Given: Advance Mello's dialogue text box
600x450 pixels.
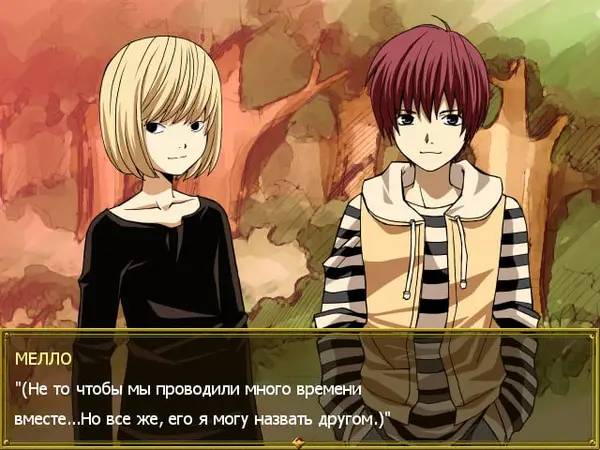Looking at the screenshot, I should (x=298, y=386).
